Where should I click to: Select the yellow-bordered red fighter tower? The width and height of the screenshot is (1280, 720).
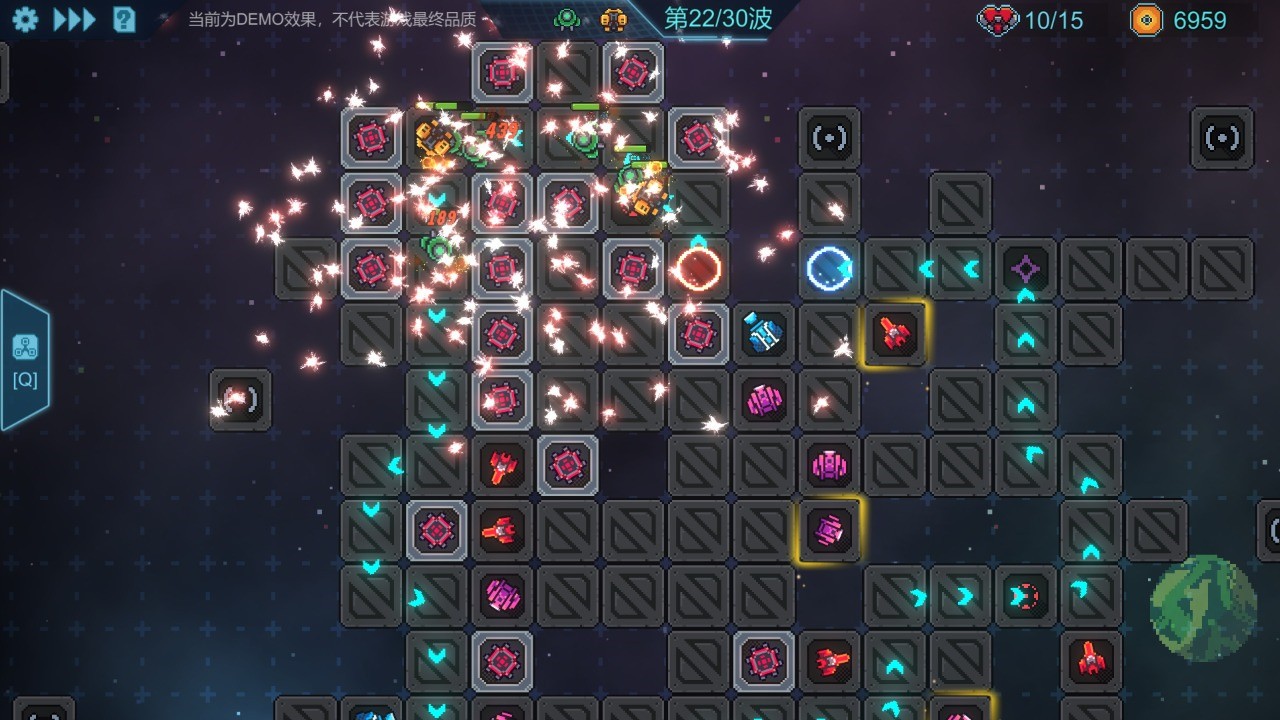[x=894, y=334]
